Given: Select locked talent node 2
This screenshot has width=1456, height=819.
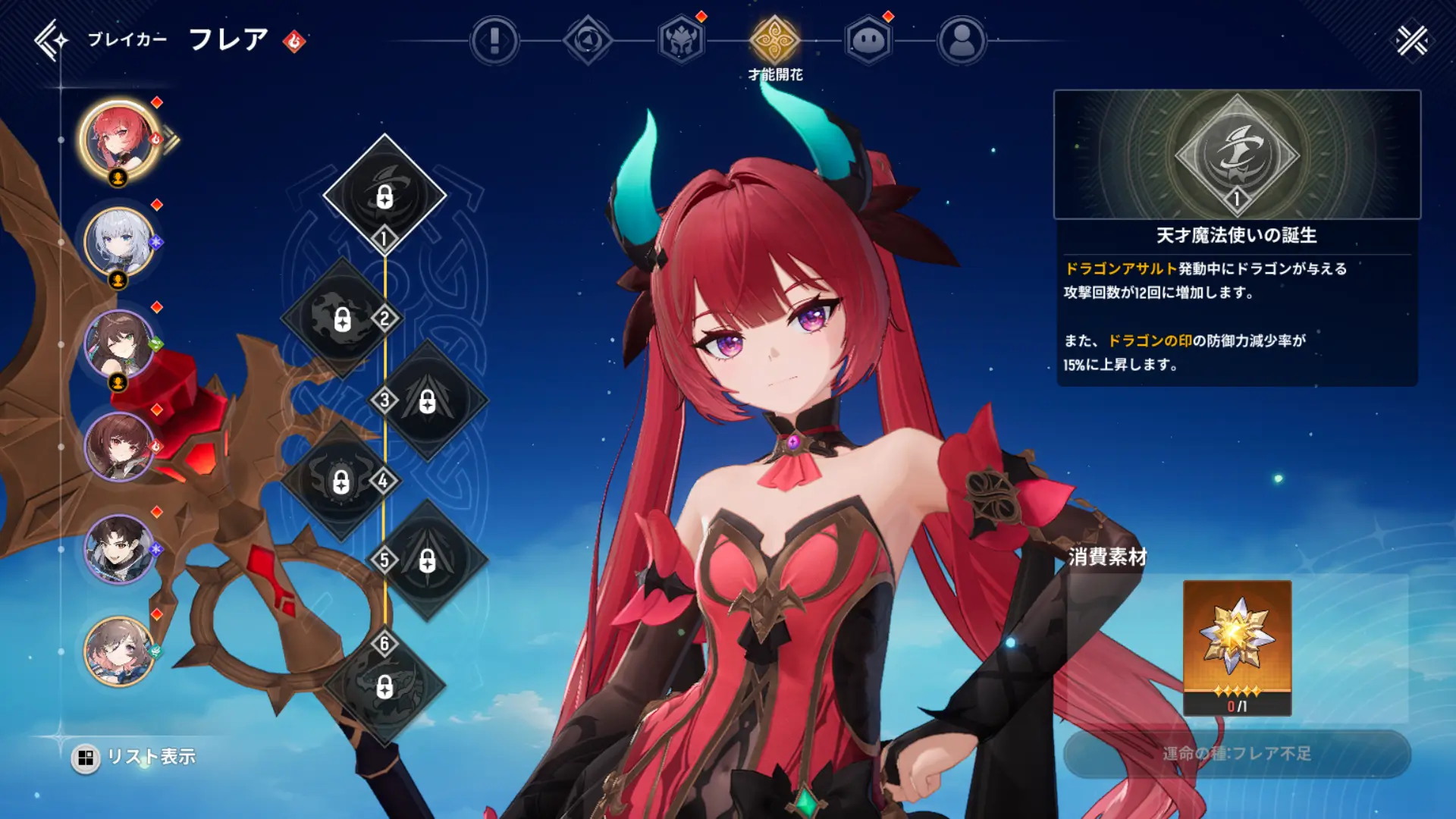Looking at the screenshot, I should (x=342, y=318).
